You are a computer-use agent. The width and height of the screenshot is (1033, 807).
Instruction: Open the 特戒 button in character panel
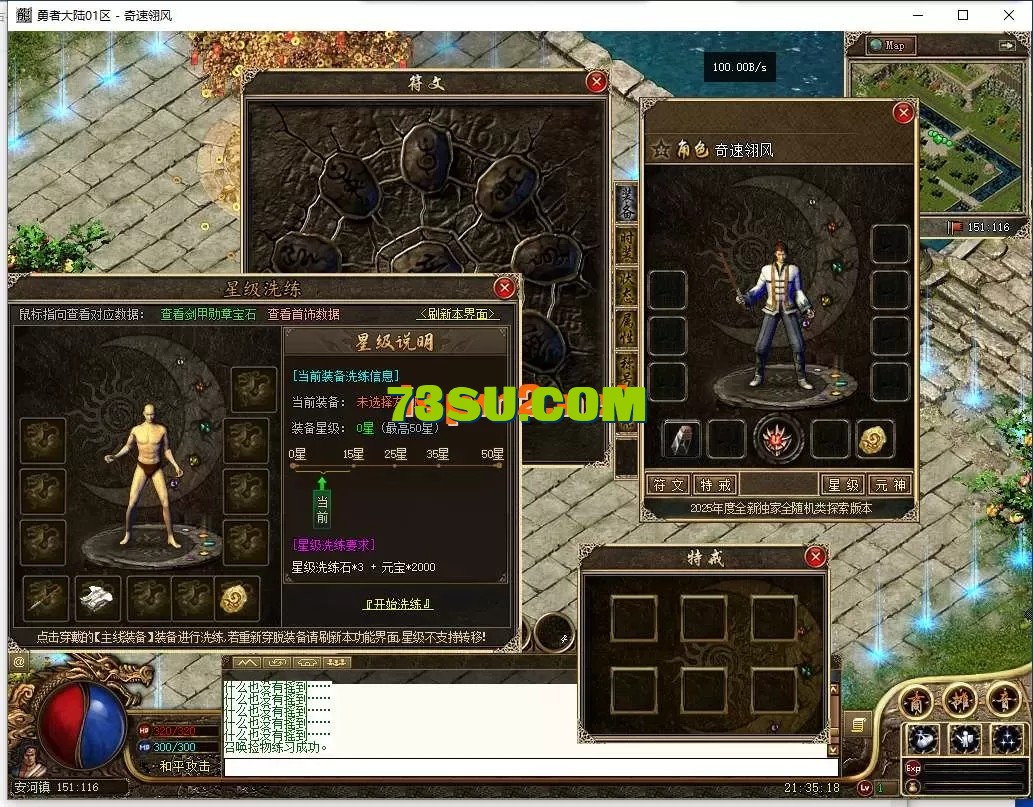(716, 485)
